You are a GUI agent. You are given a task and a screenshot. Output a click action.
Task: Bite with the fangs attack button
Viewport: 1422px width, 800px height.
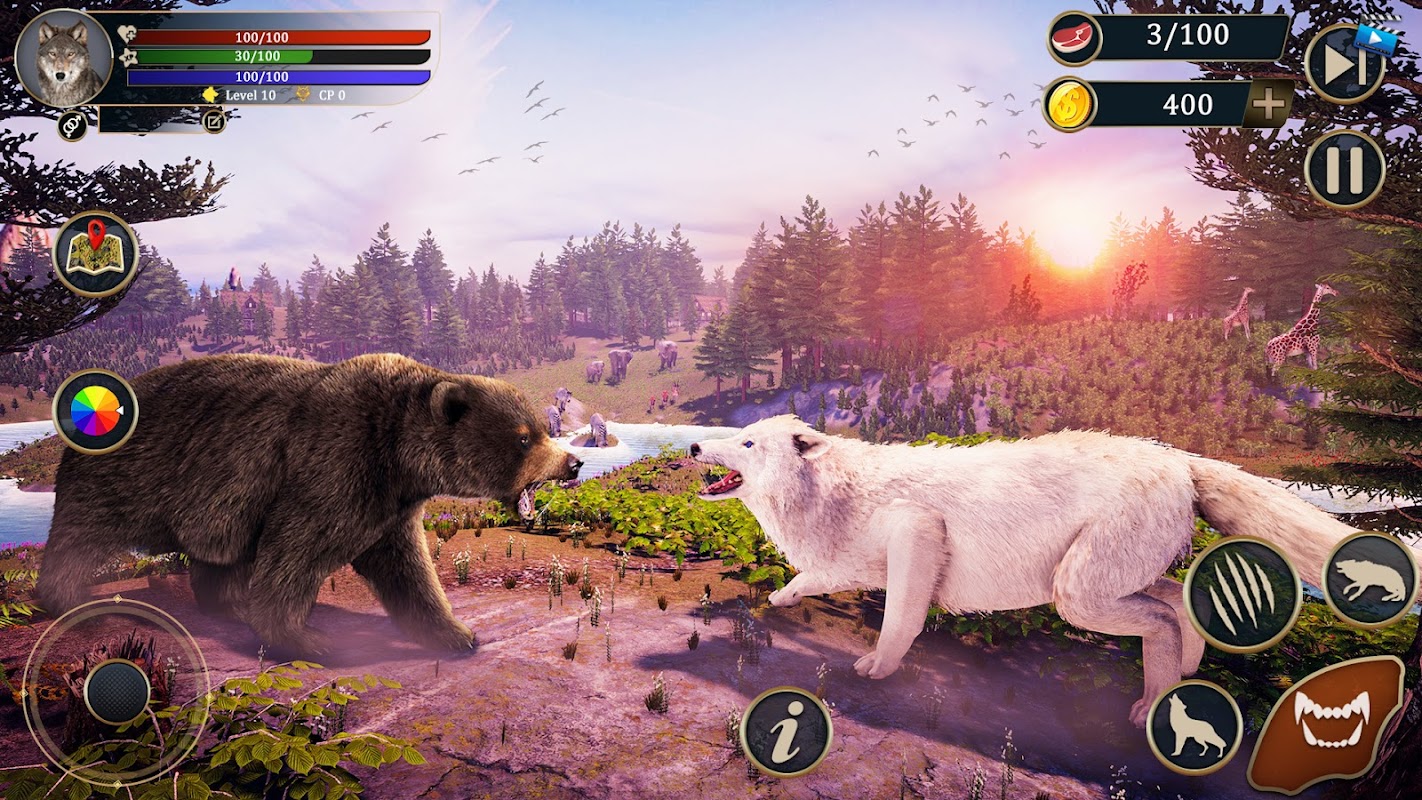click(1325, 723)
